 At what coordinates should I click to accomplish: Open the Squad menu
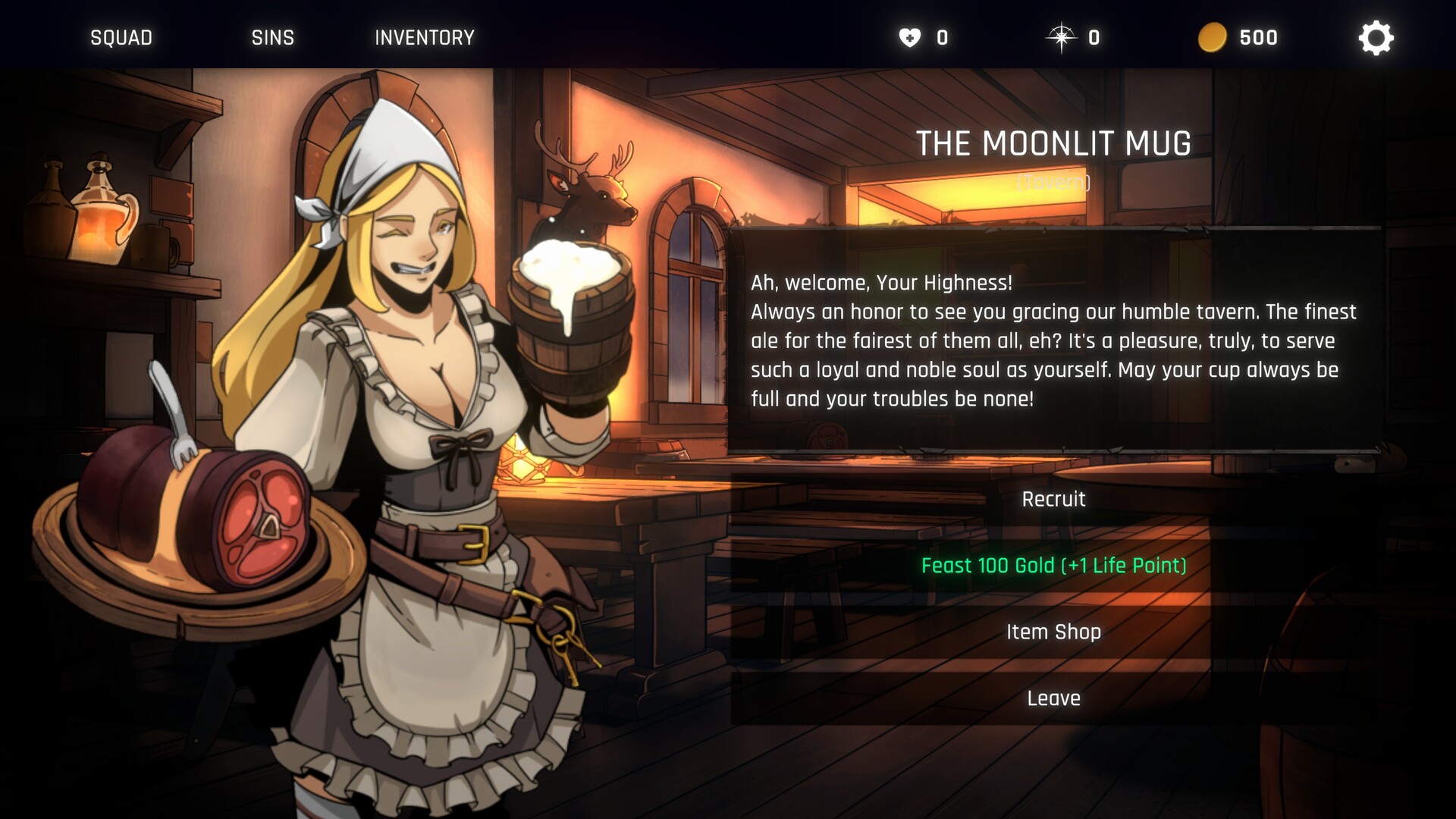(x=121, y=37)
